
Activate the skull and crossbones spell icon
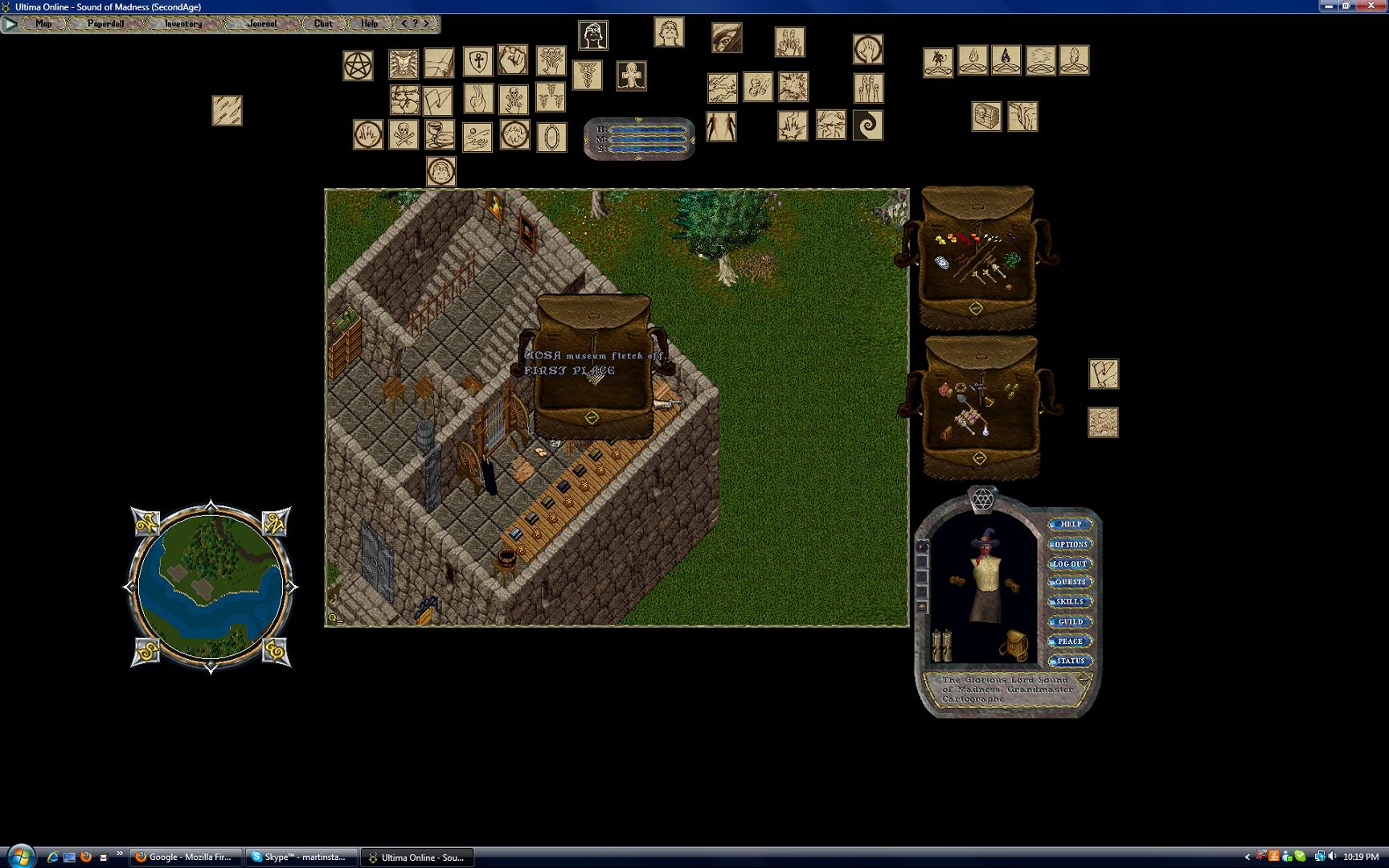(x=404, y=135)
